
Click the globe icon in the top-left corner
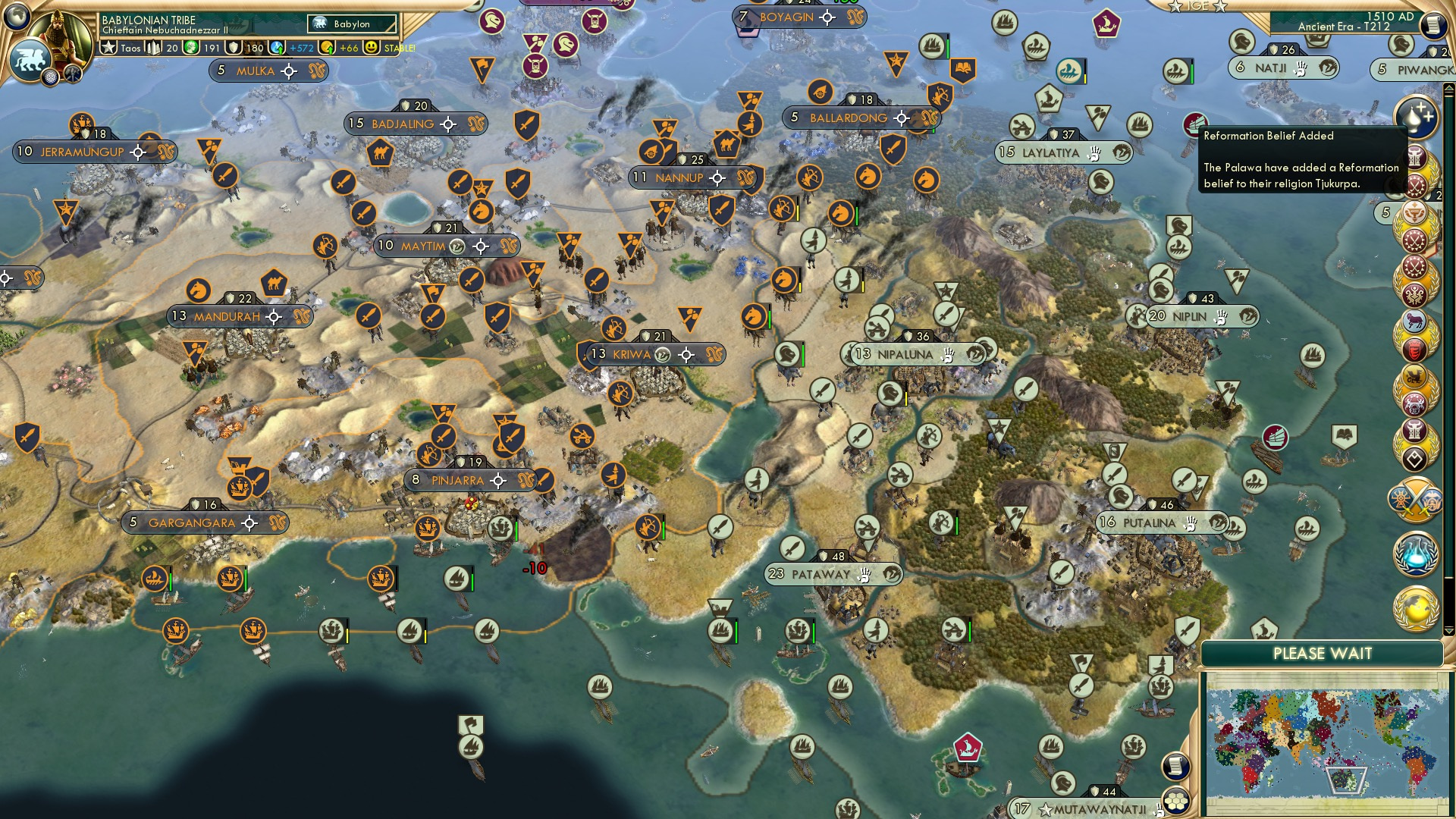pyautogui.click(x=17, y=15)
